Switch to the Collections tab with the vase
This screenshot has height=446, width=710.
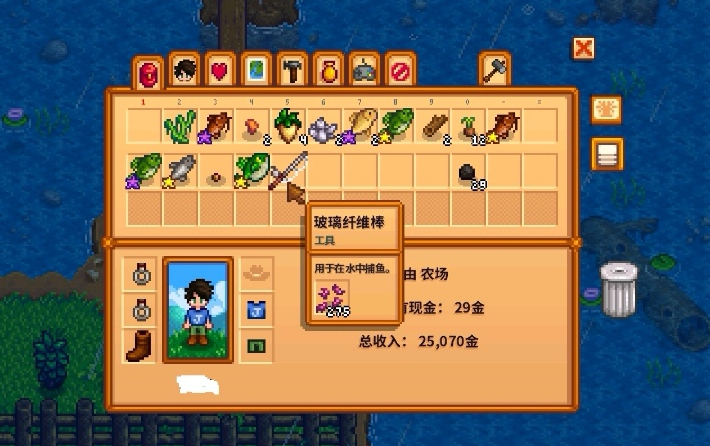coord(328,71)
